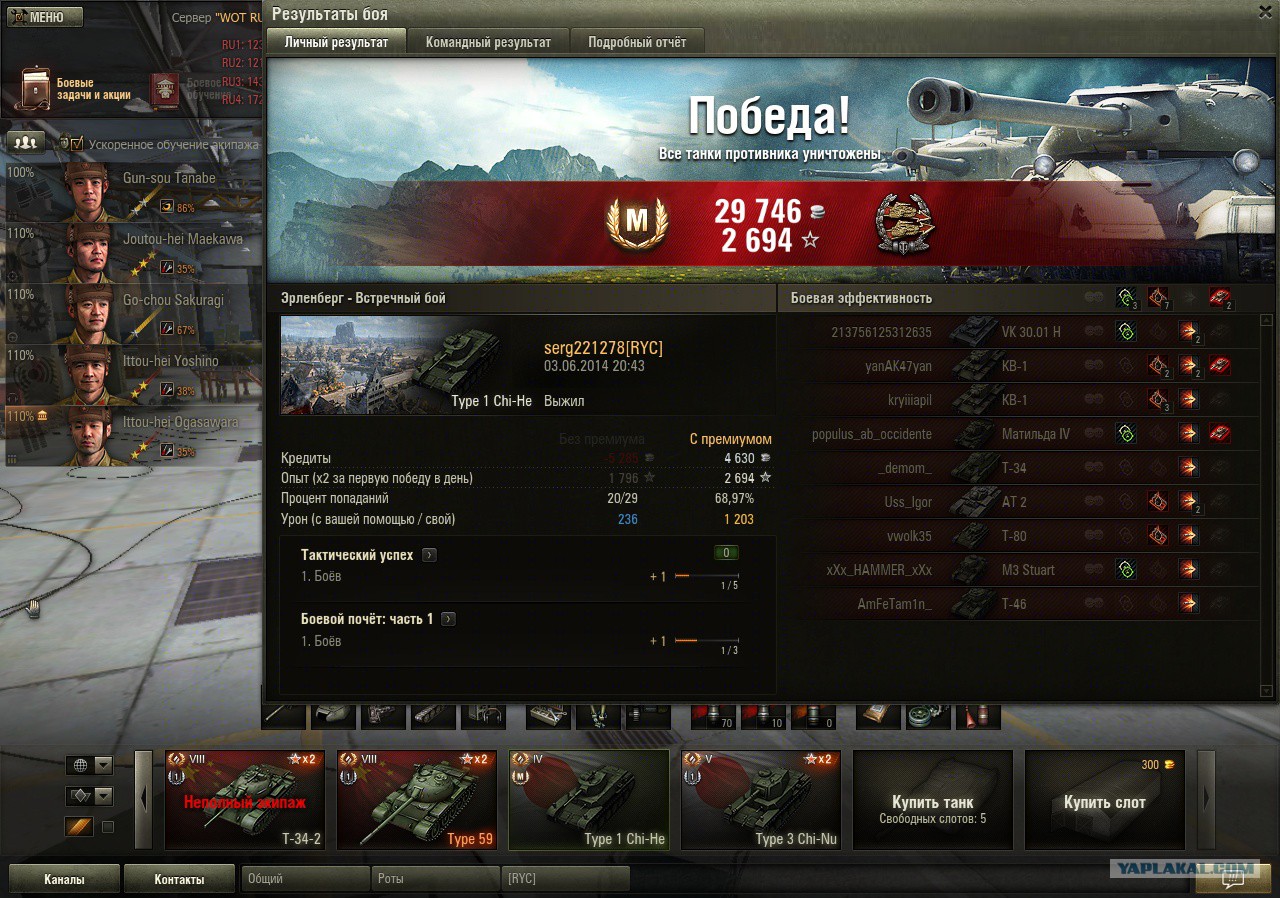Switch to the Командный результат tab

488,42
